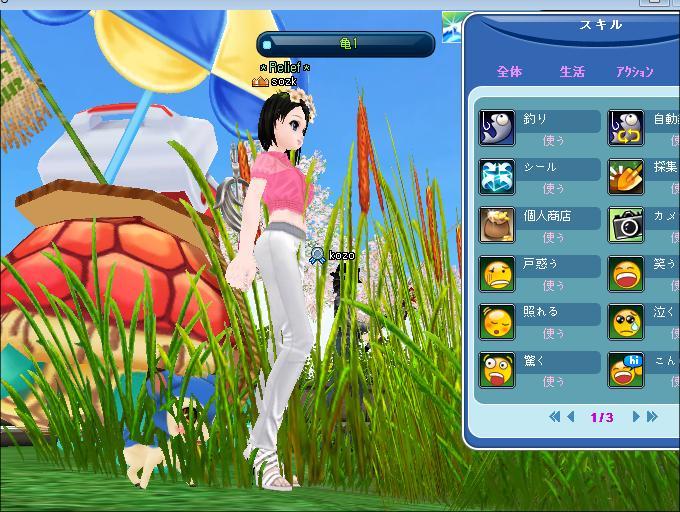Open the camera skill icon

pyautogui.click(x=627, y=225)
